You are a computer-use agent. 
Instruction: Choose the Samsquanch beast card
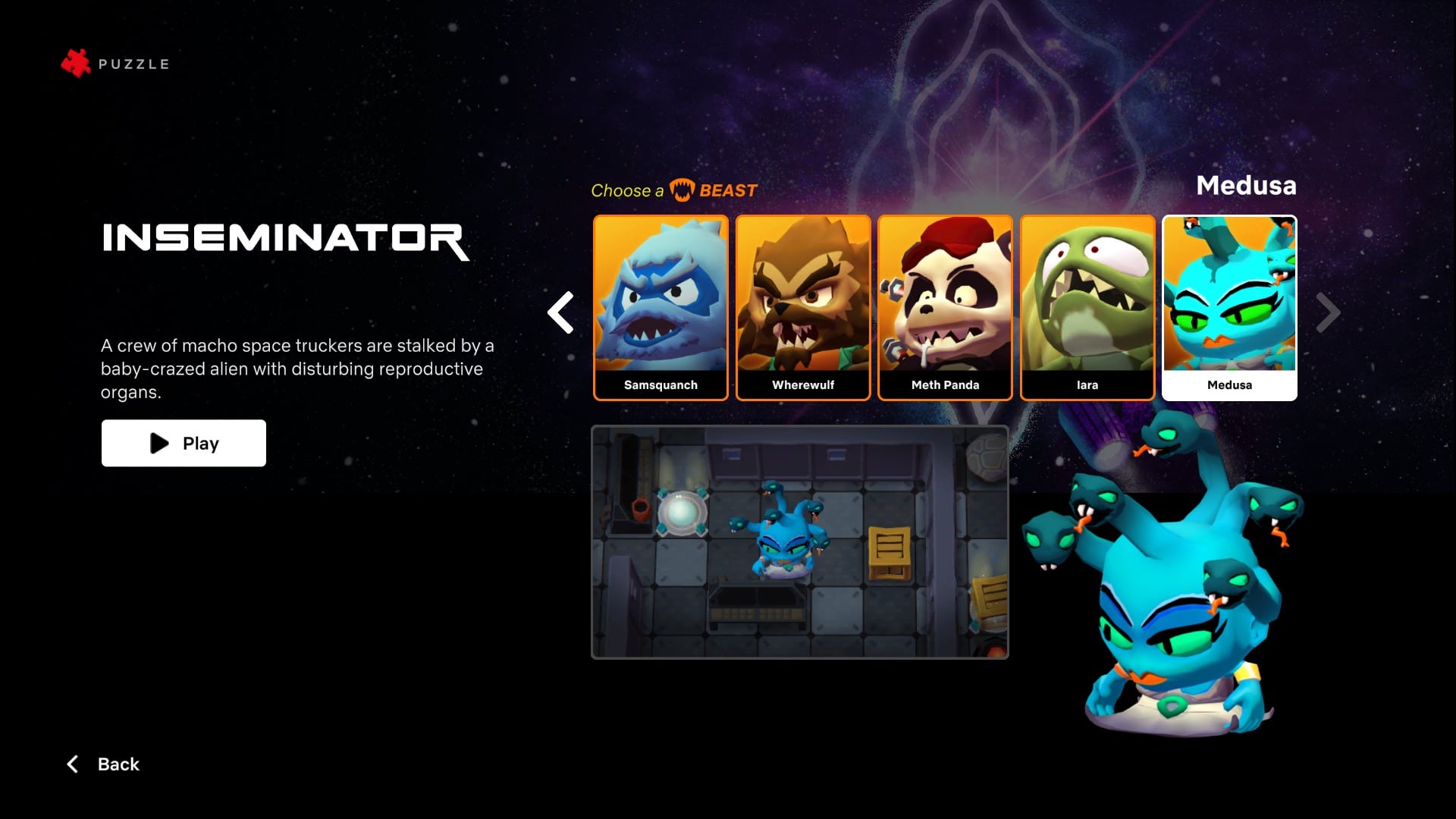(x=661, y=307)
